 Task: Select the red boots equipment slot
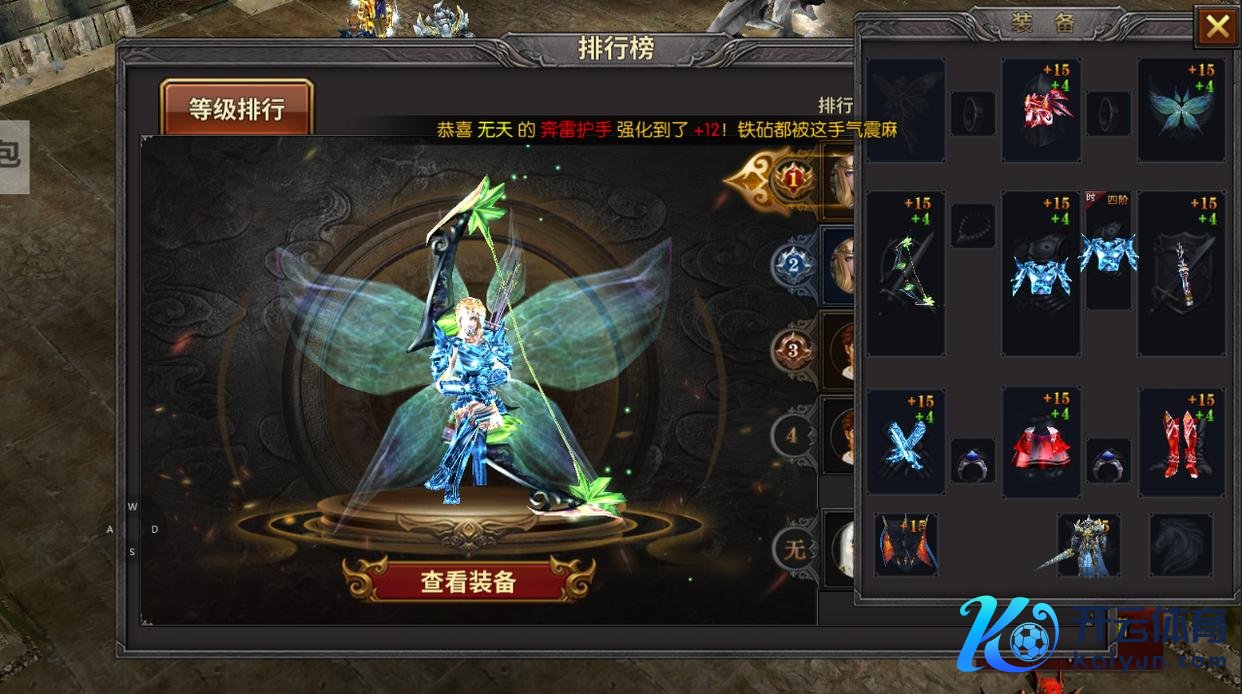[x=1181, y=442]
